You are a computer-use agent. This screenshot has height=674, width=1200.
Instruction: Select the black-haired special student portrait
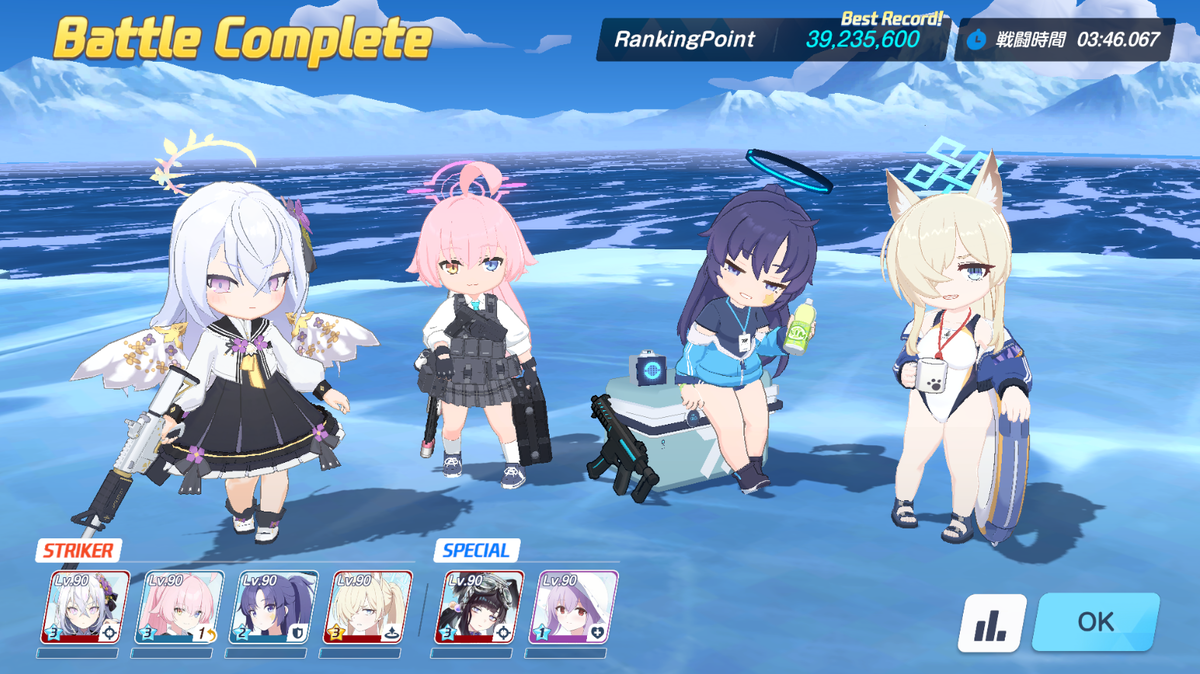(x=480, y=607)
